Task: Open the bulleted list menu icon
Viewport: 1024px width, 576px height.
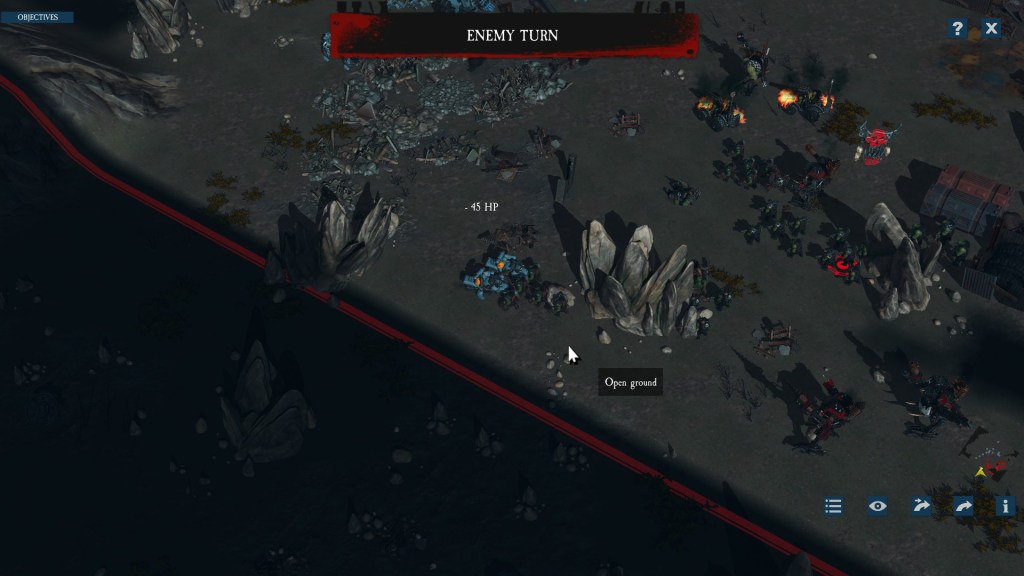Action: click(833, 506)
